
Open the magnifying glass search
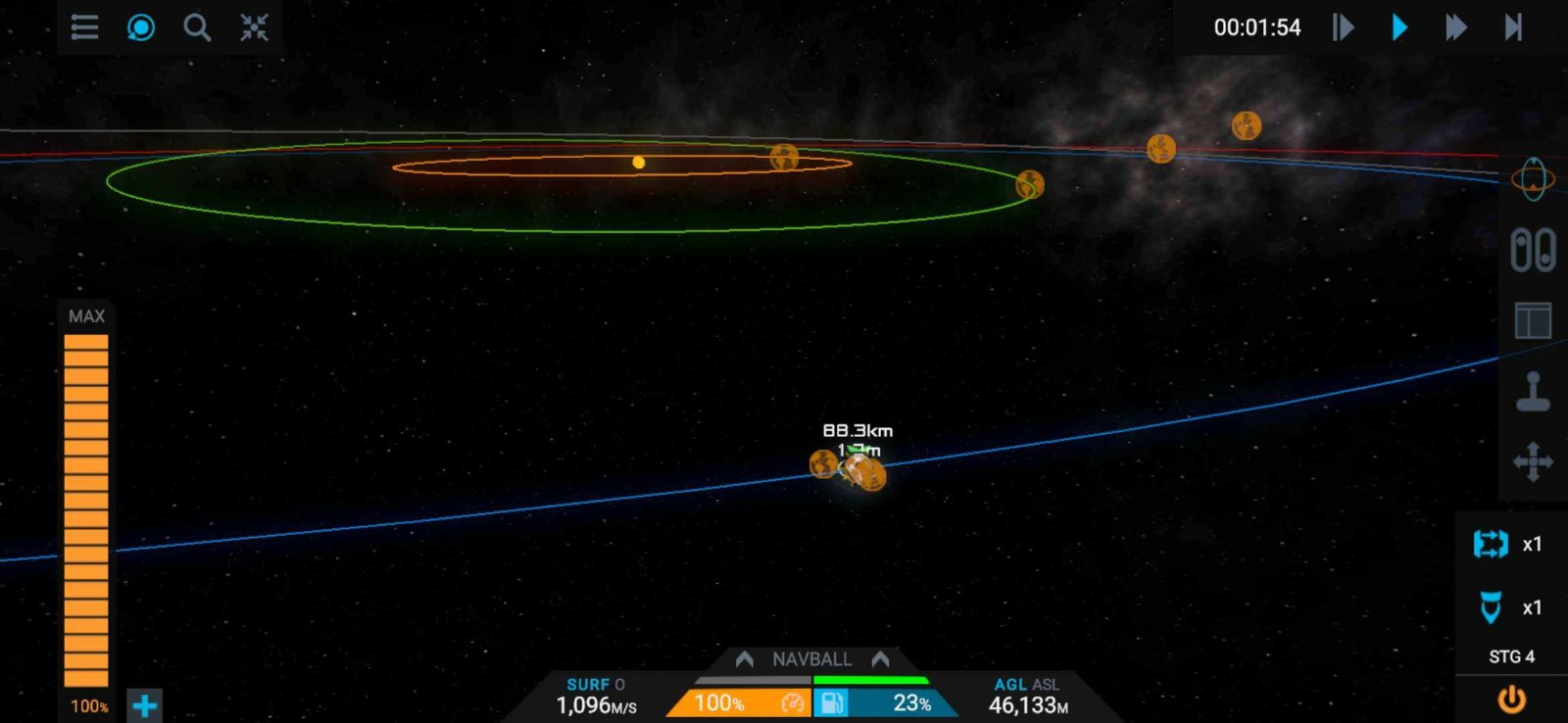coord(197,27)
